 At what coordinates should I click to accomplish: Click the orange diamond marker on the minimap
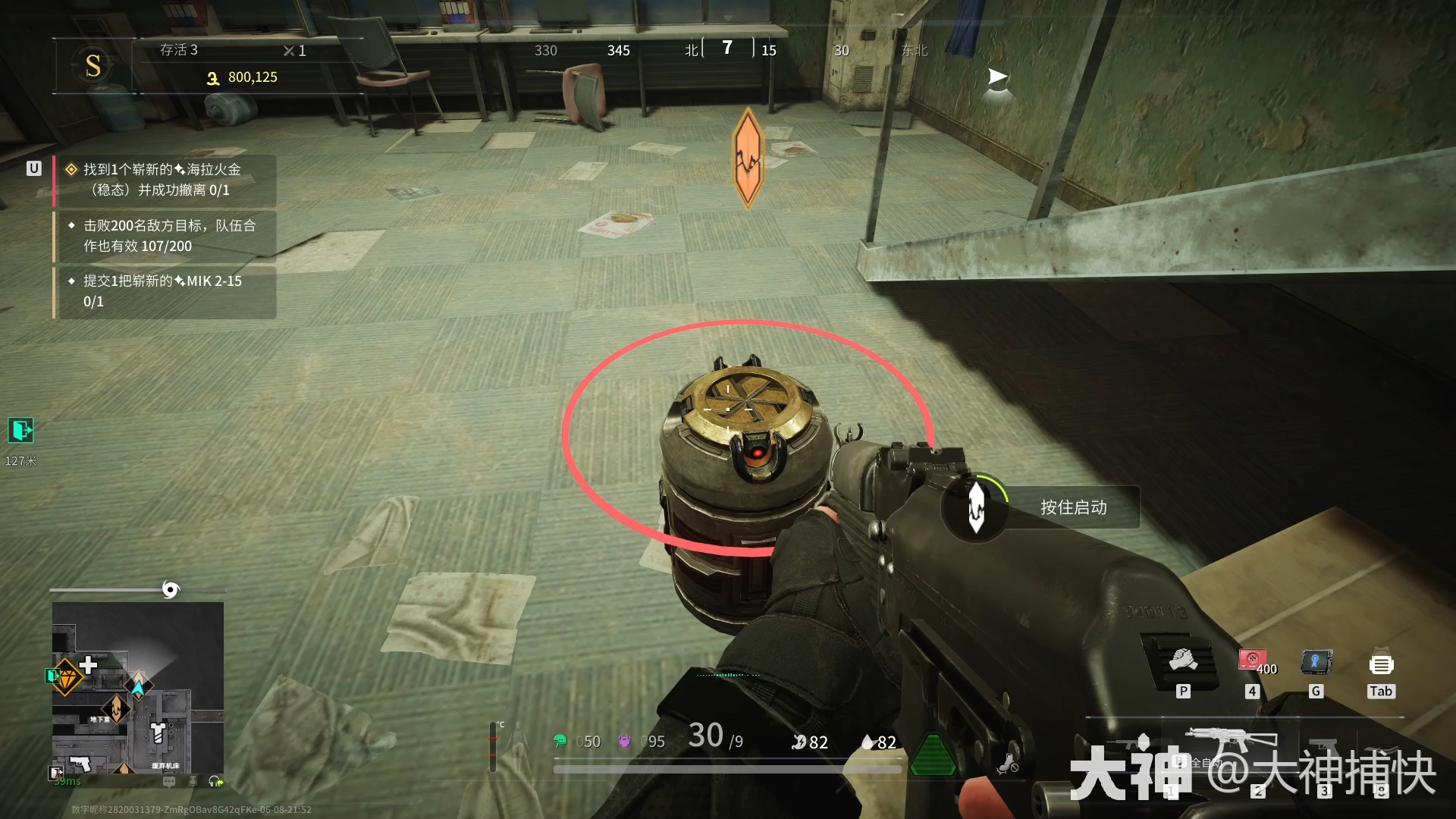67,677
